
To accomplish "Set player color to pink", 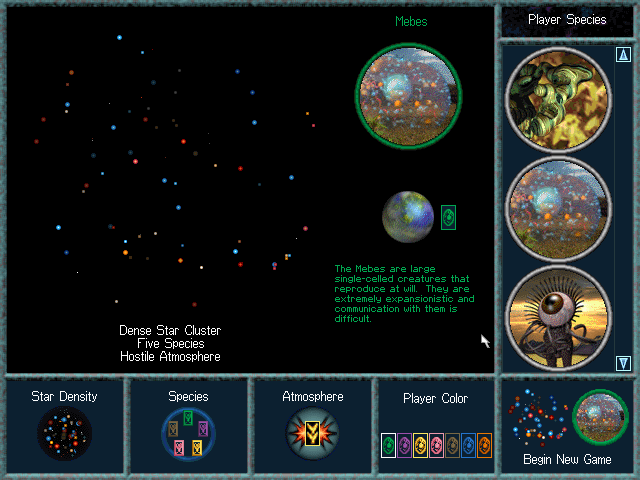I will click(x=436, y=445).
